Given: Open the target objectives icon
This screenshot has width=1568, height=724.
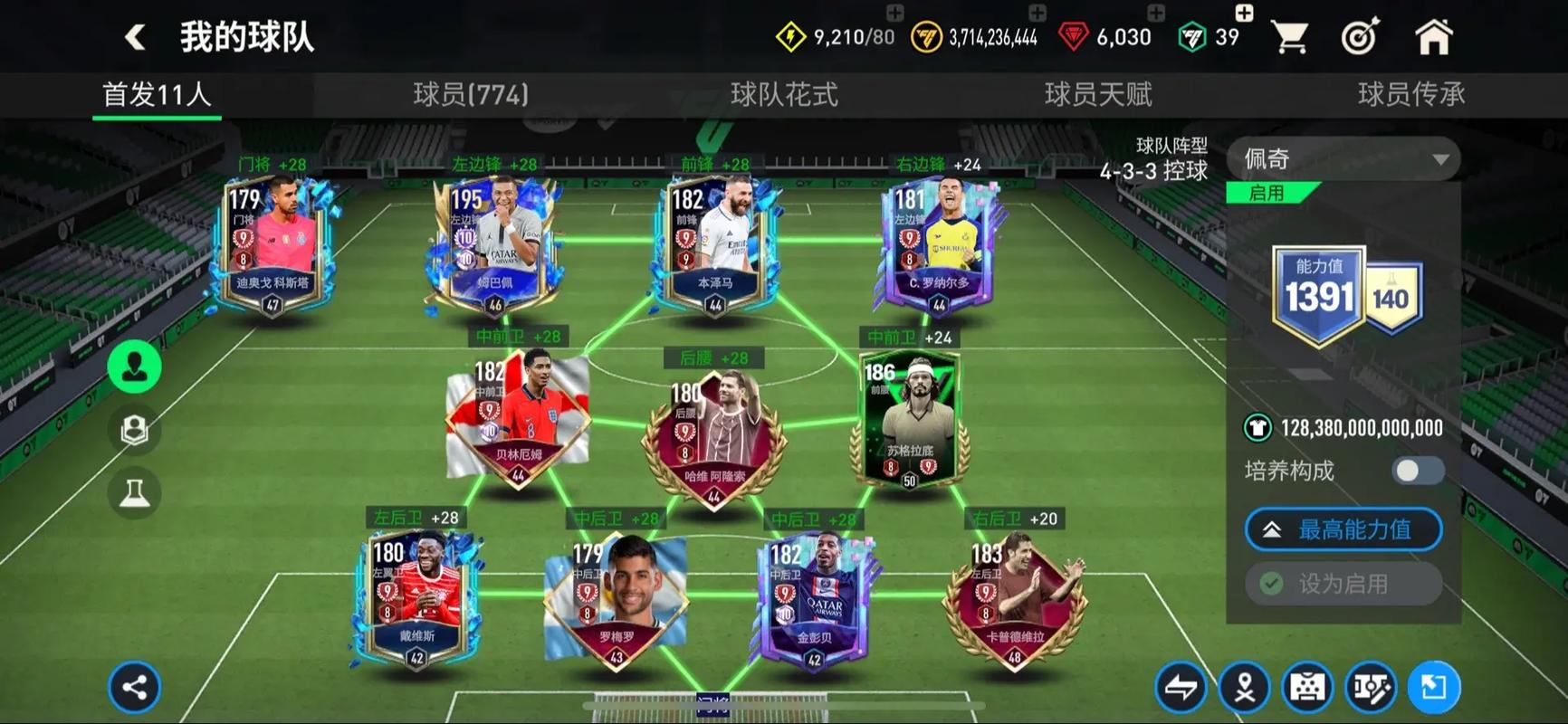Looking at the screenshot, I should pyautogui.click(x=1360, y=37).
